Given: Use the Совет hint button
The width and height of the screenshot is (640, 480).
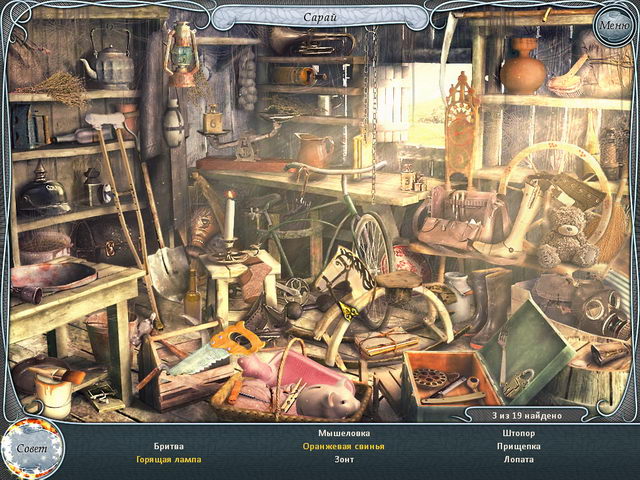Looking at the screenshot, I should pyautogui.click(x=30, y=448).
